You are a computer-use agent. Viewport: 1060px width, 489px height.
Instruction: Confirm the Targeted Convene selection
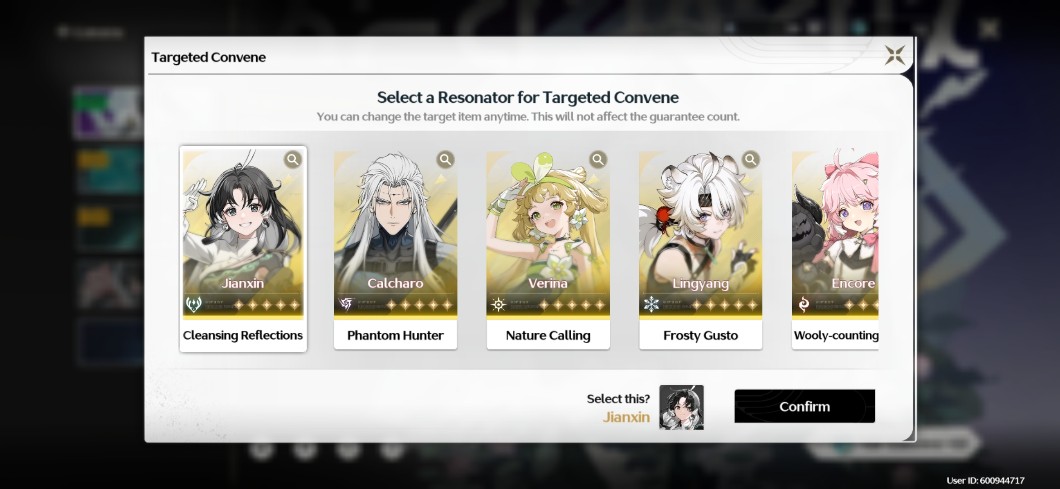(x=804, y=407)
